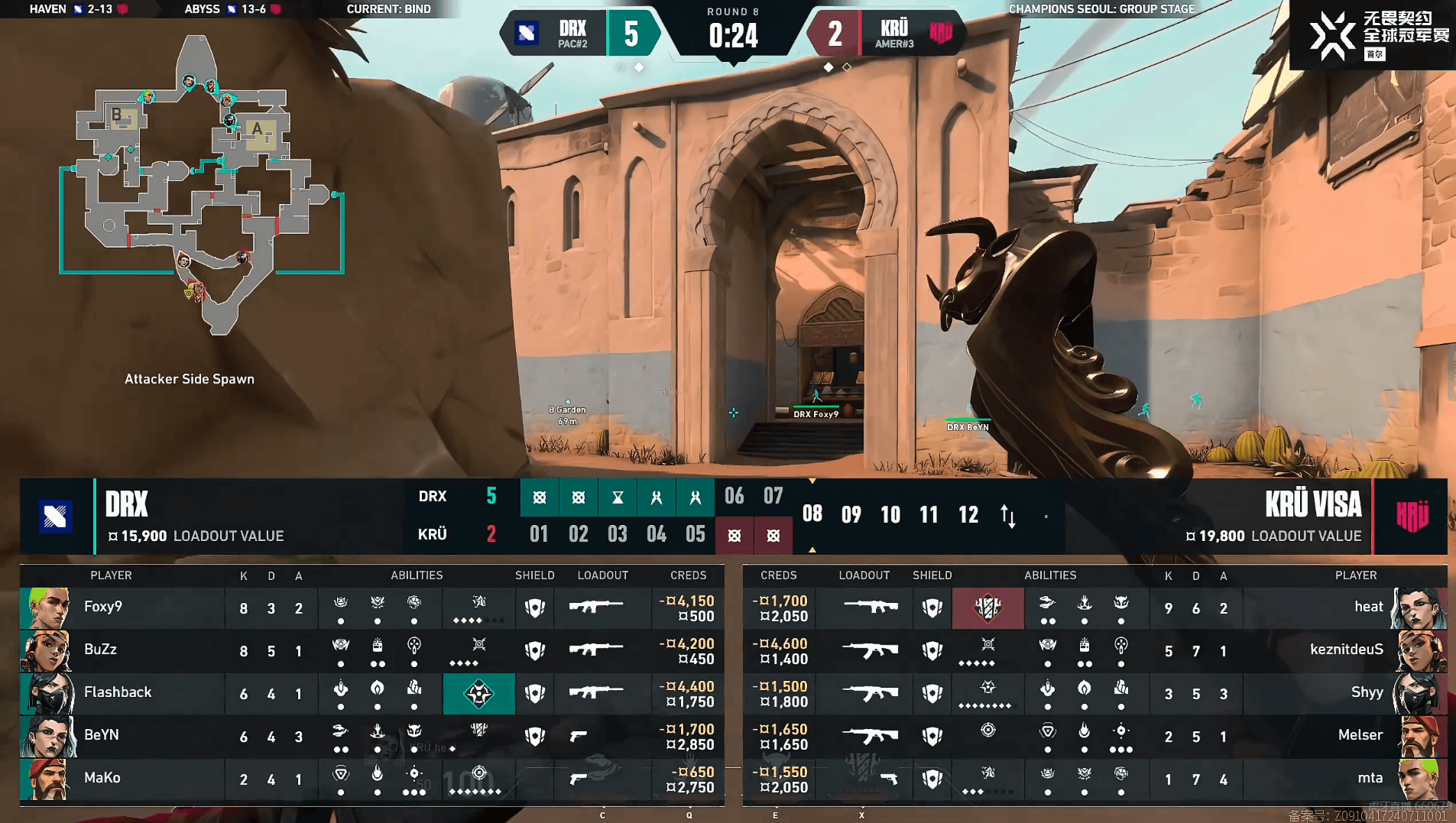The width and height of the screenshot is (1456, 823).
Task: Pick mta's portrait in the scoreboard
Action: (1419, 779)
